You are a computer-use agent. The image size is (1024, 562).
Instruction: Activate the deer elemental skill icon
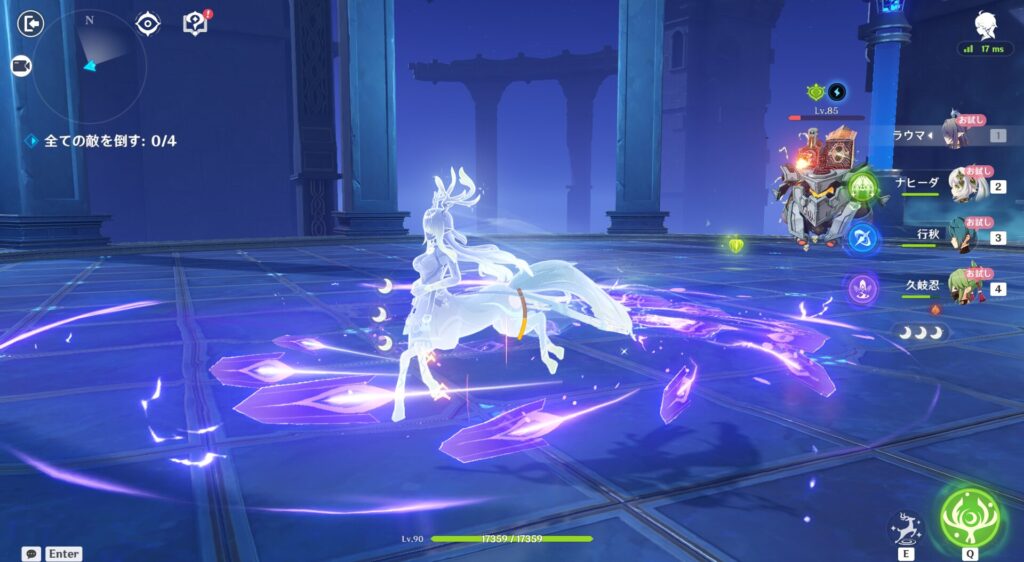[905, 527]
